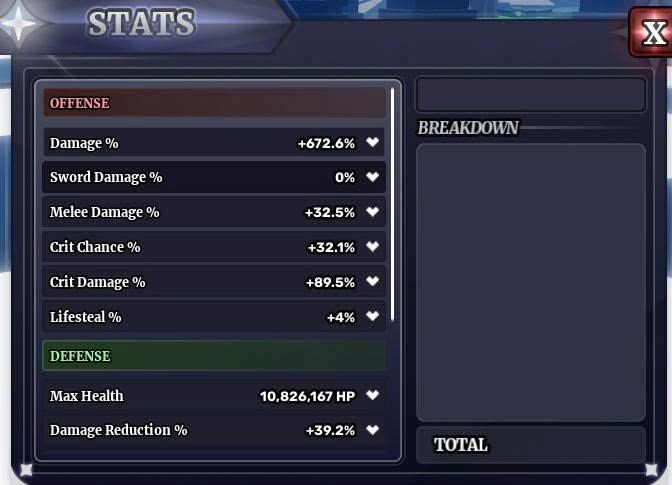Select the Melee Damage % row
The height and width of the screenshot is (485, 672).
pos(214,212)
